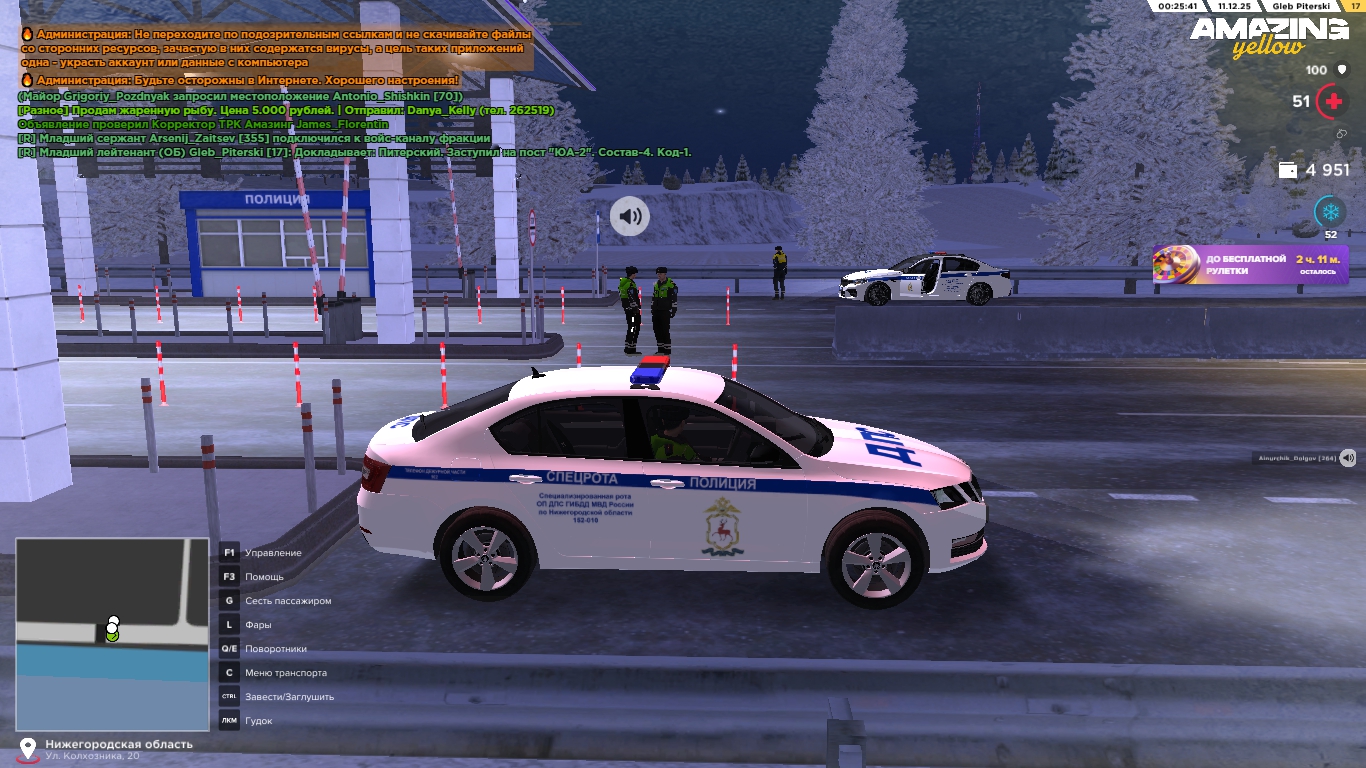Open the free roulette banner
1366x768 pixels.
(1250, 265)
